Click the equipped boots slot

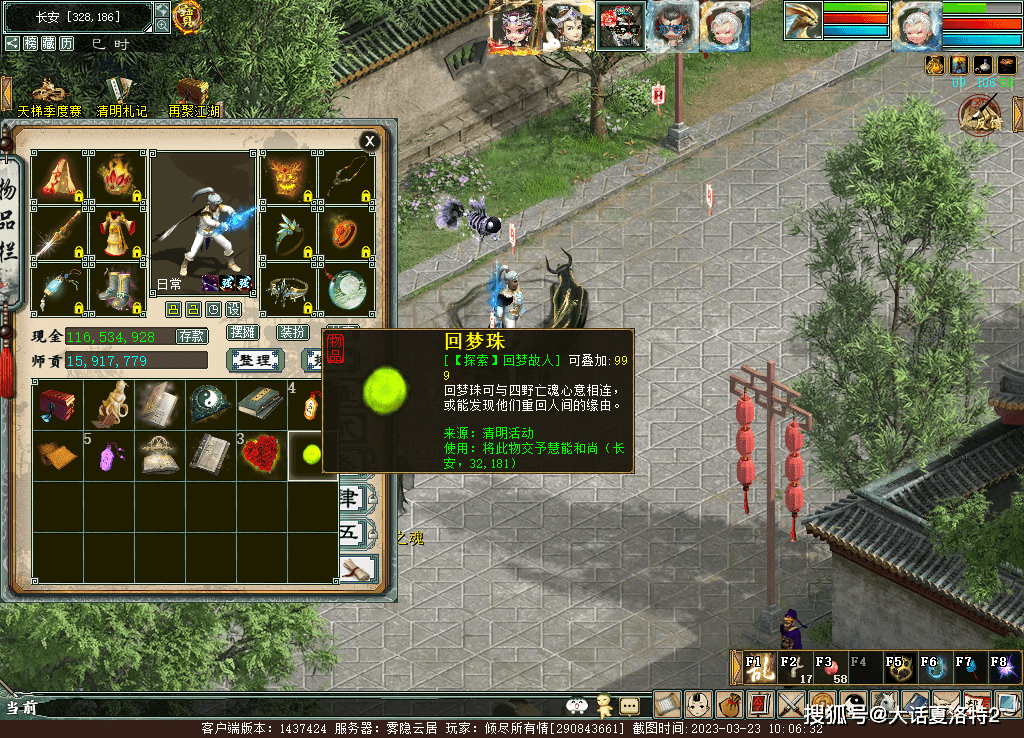118,289
